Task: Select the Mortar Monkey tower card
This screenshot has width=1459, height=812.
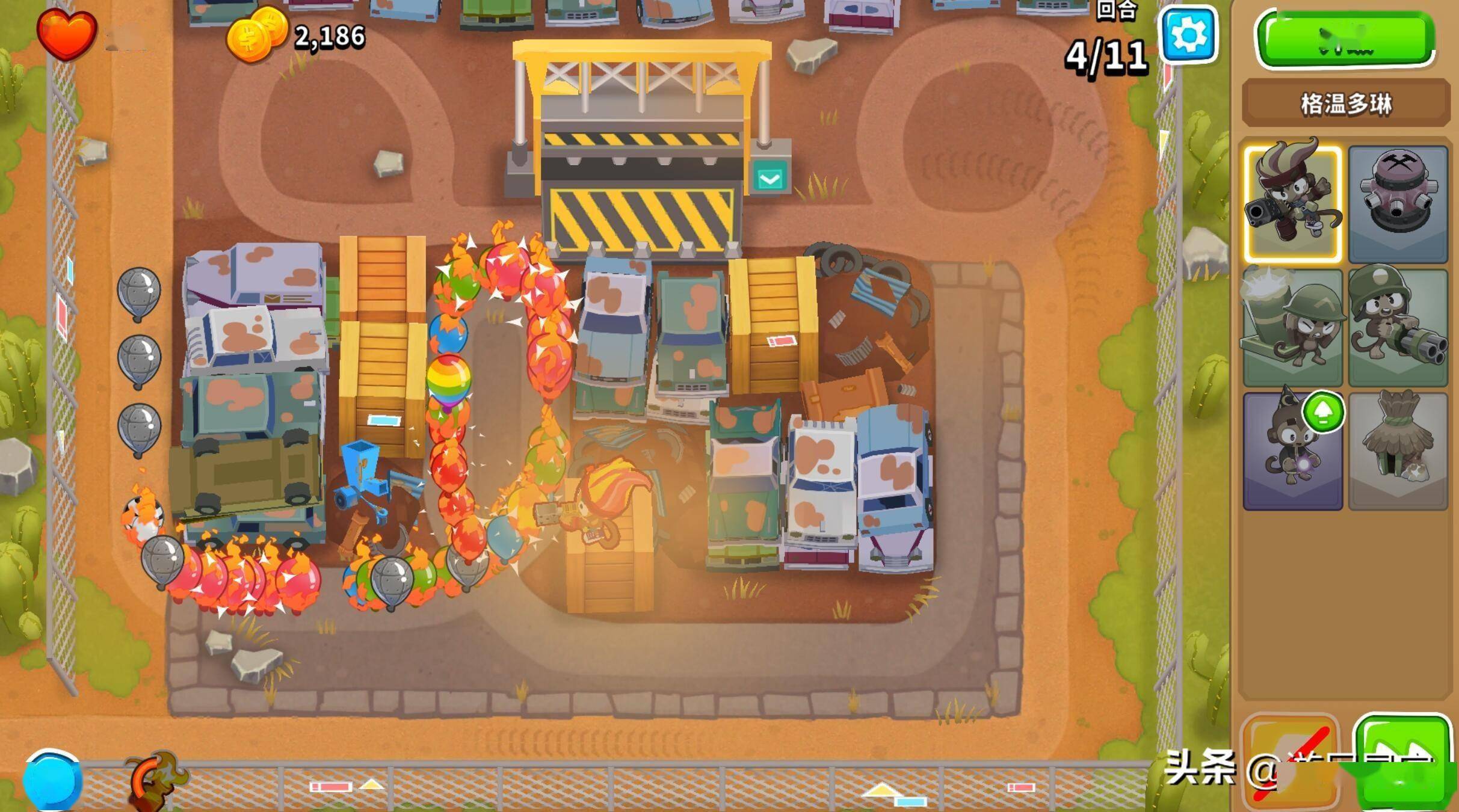Action: pyautogui.click(x=1292, y=327)
